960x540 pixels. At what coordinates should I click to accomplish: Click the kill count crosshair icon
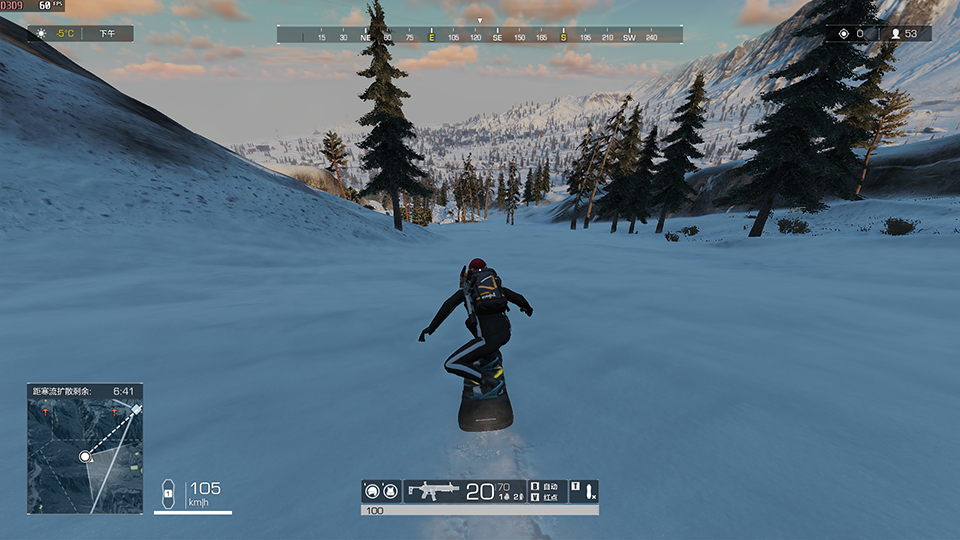tap(843, 34)
